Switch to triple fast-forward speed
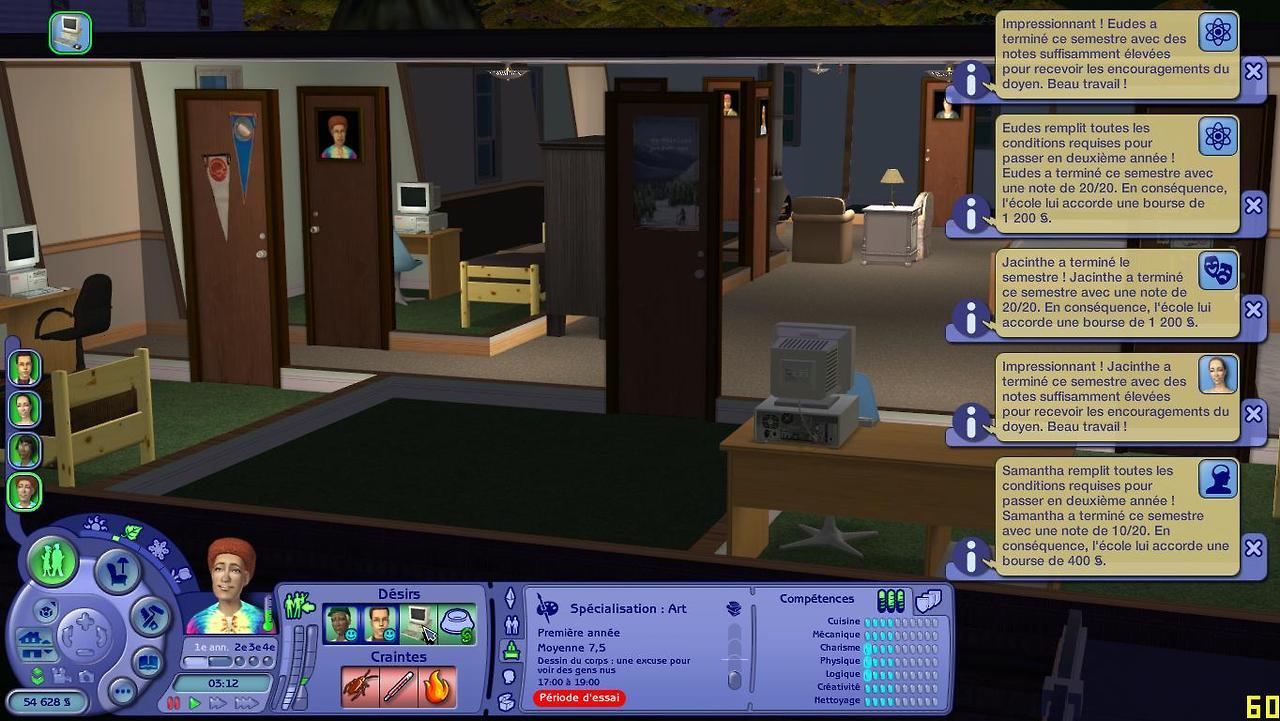 point(246,704)
